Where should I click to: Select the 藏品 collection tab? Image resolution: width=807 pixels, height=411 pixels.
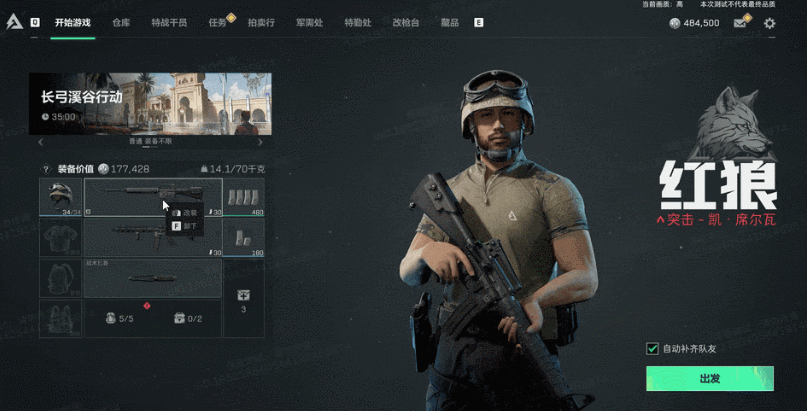coord(451,22)
